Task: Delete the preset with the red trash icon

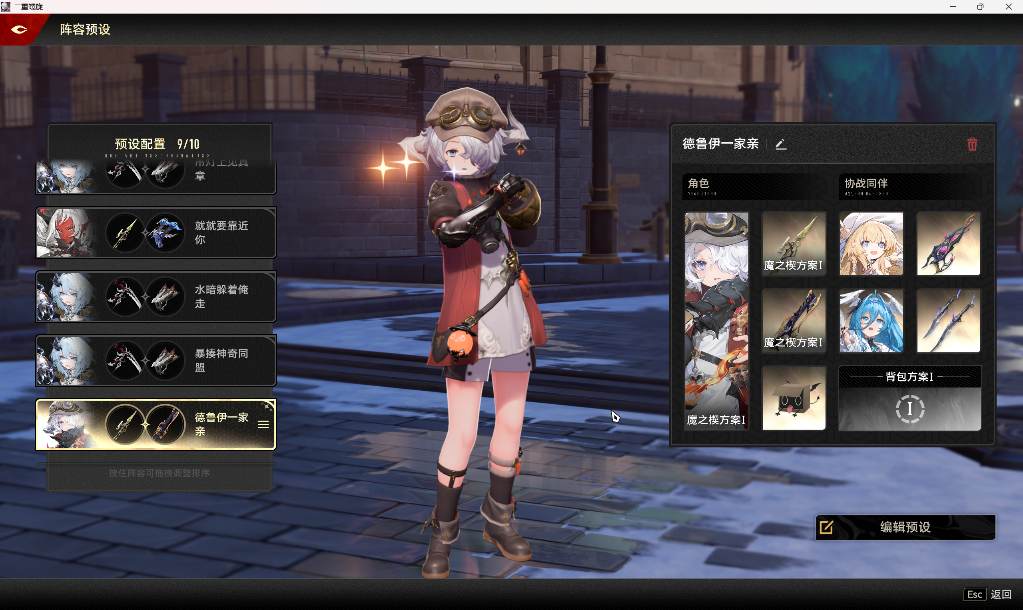Action: point(972,144)
